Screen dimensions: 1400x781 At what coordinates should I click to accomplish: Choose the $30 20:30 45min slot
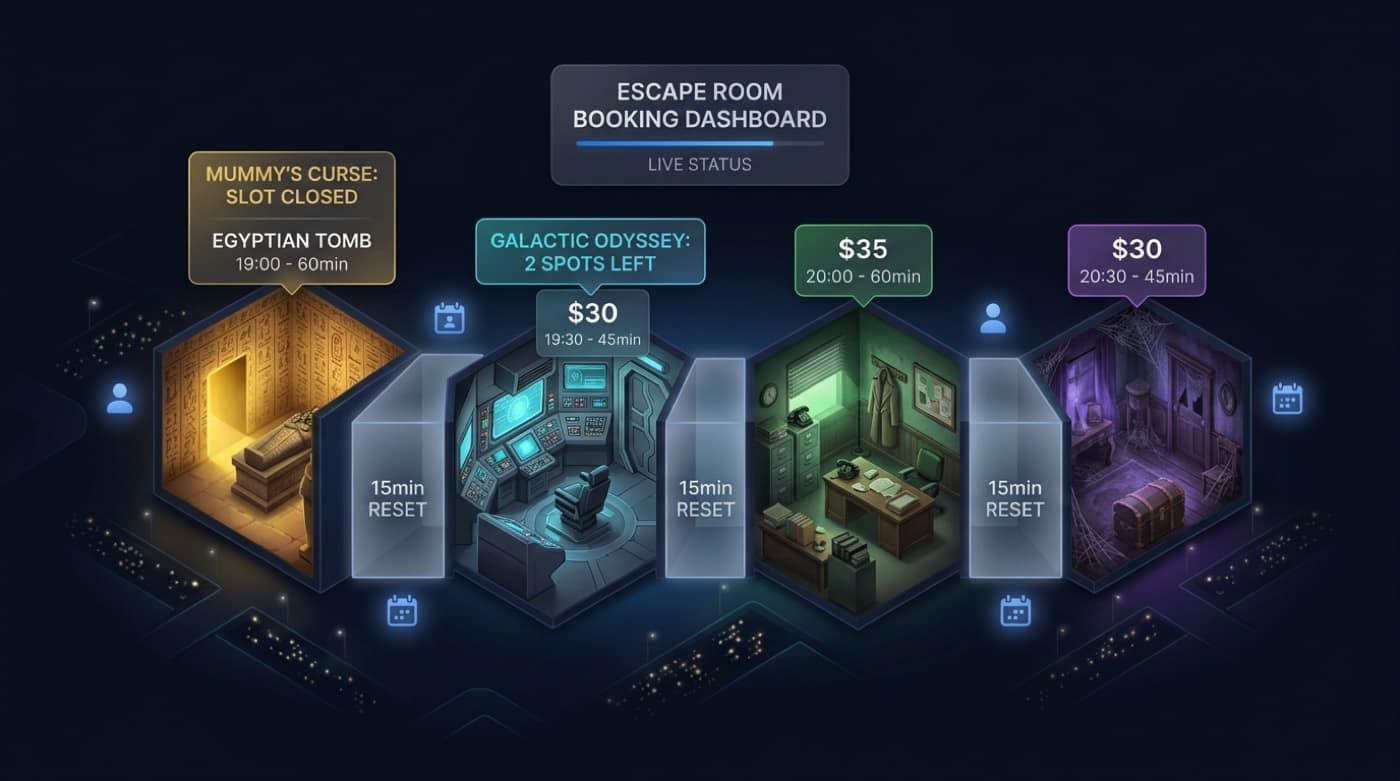(x=1136, y=260)
